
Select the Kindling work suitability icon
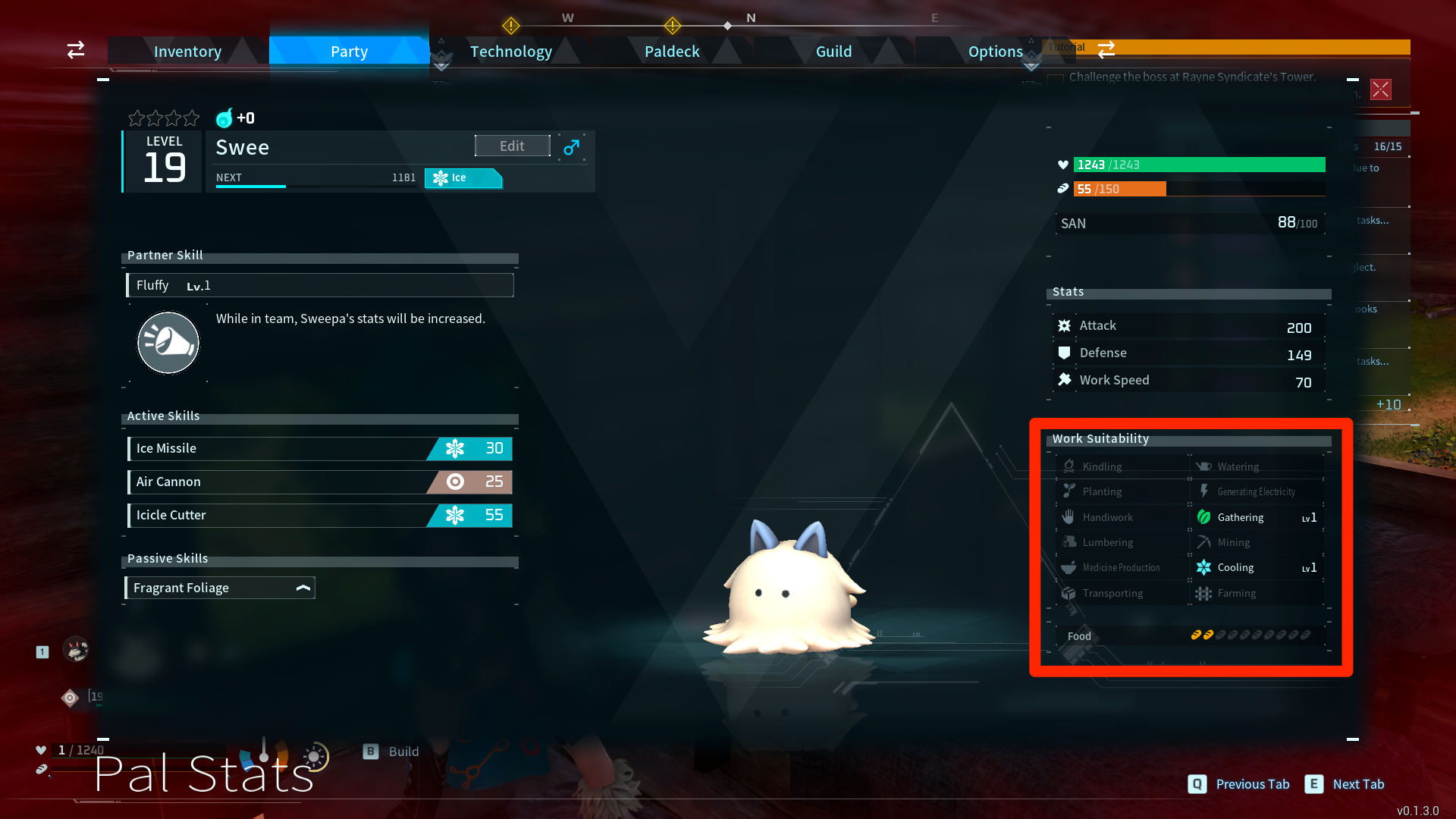click(x=1070, y=466)
